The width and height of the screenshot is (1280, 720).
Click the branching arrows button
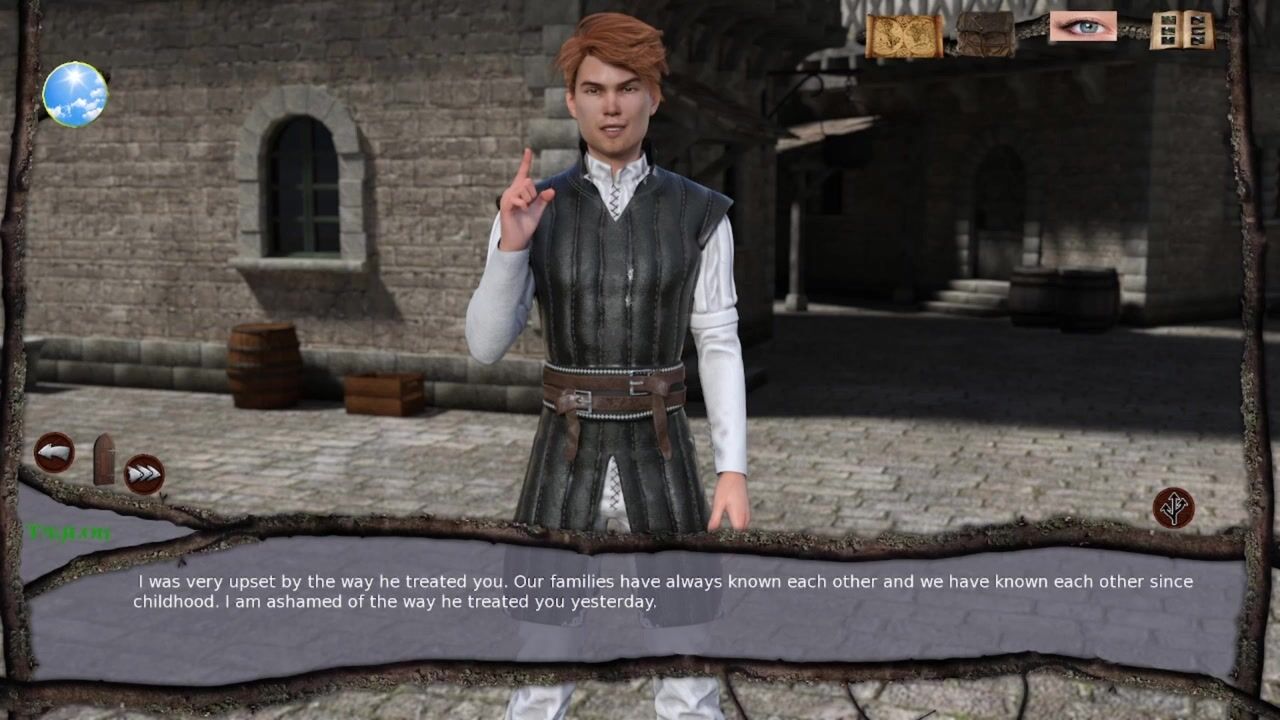pyautogui.click(x=1173, y=508)
